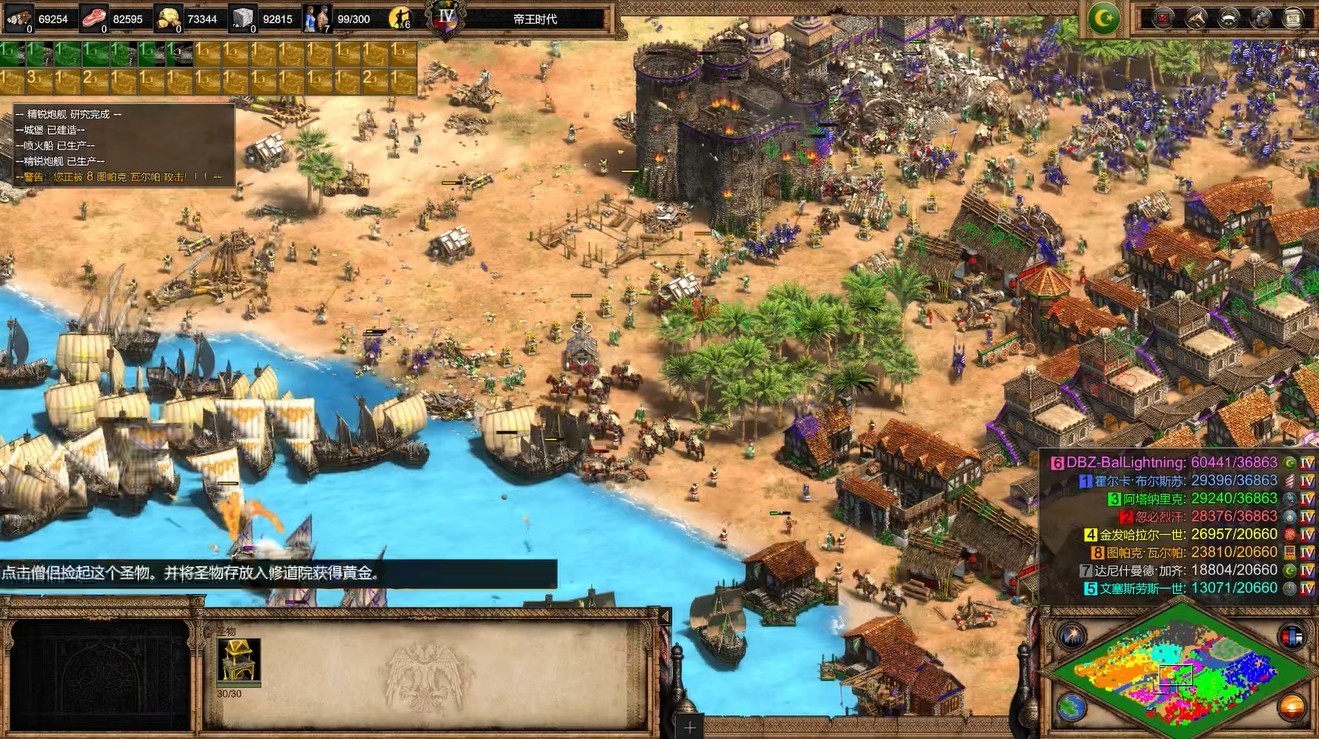Click the orange sunset orb minimap button
This screenshot has width=1319, height=739.
point(1292,707)
